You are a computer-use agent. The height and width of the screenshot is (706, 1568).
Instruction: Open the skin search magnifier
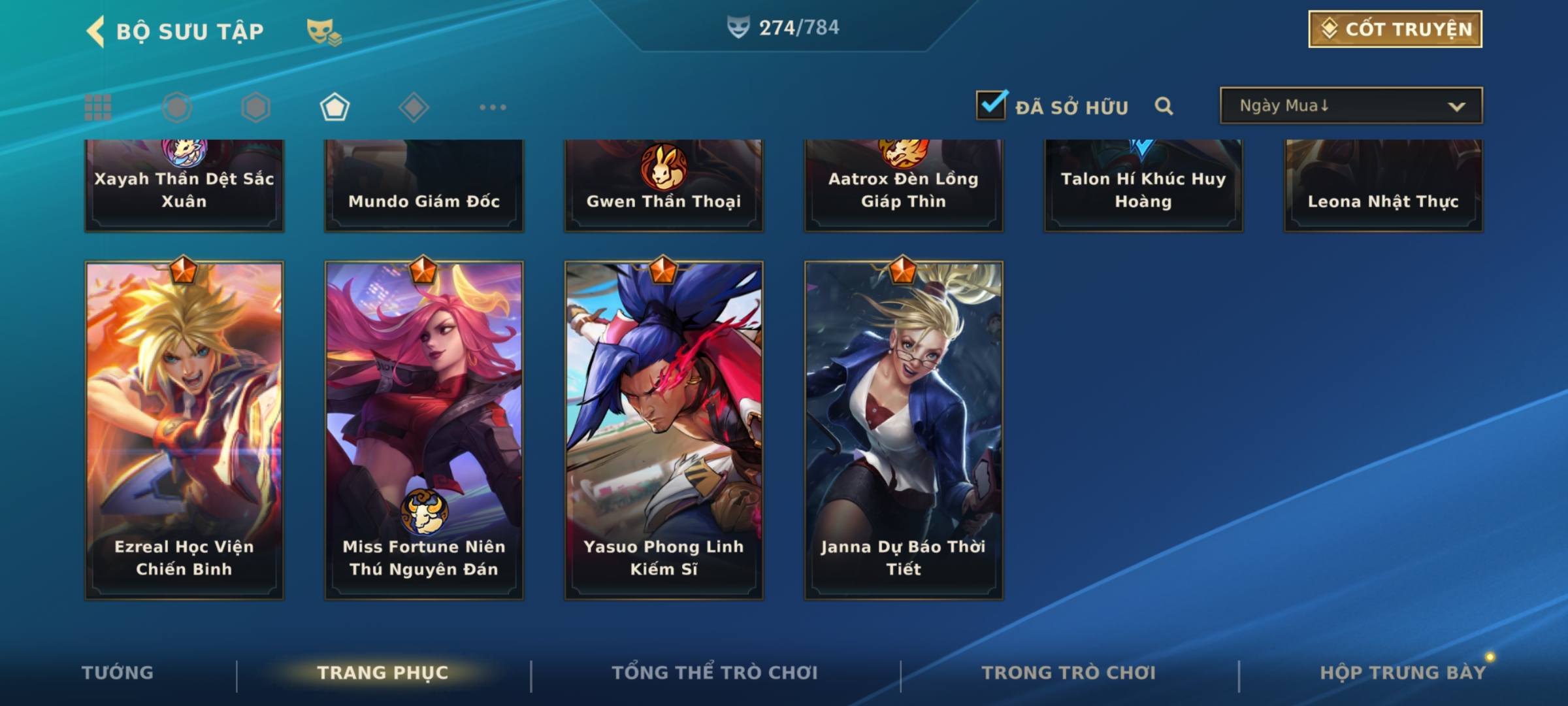click(1164, 106)
